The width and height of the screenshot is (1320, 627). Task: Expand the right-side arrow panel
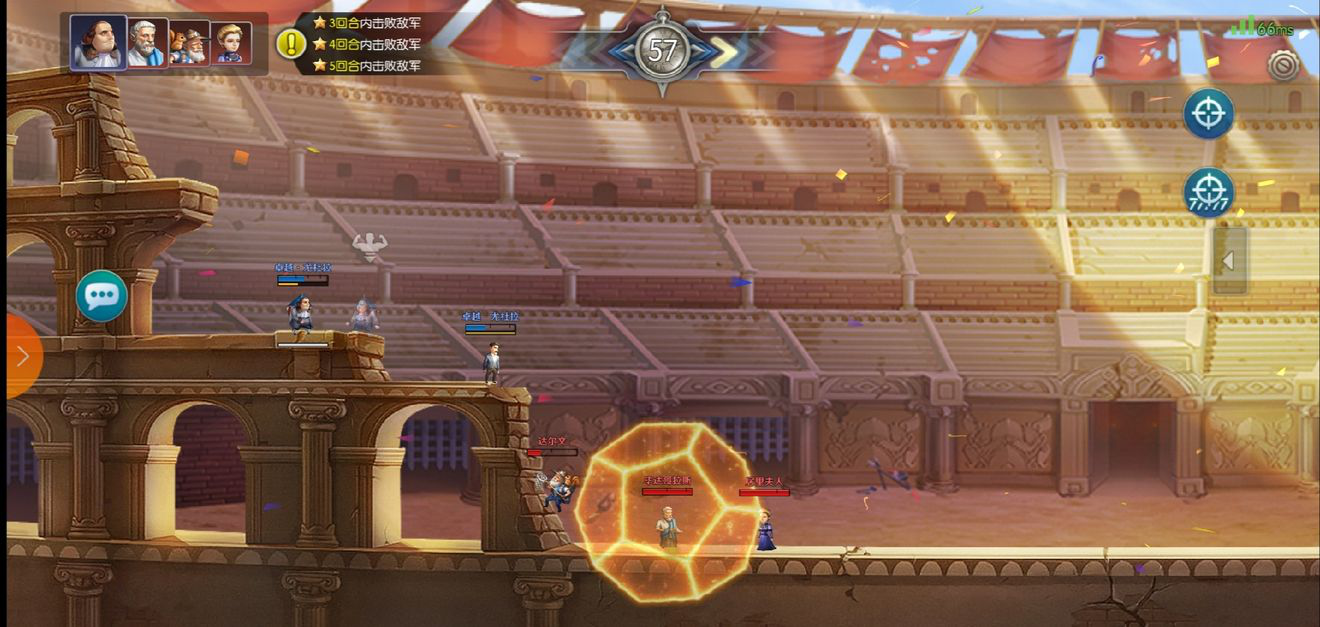point(1229,261)
